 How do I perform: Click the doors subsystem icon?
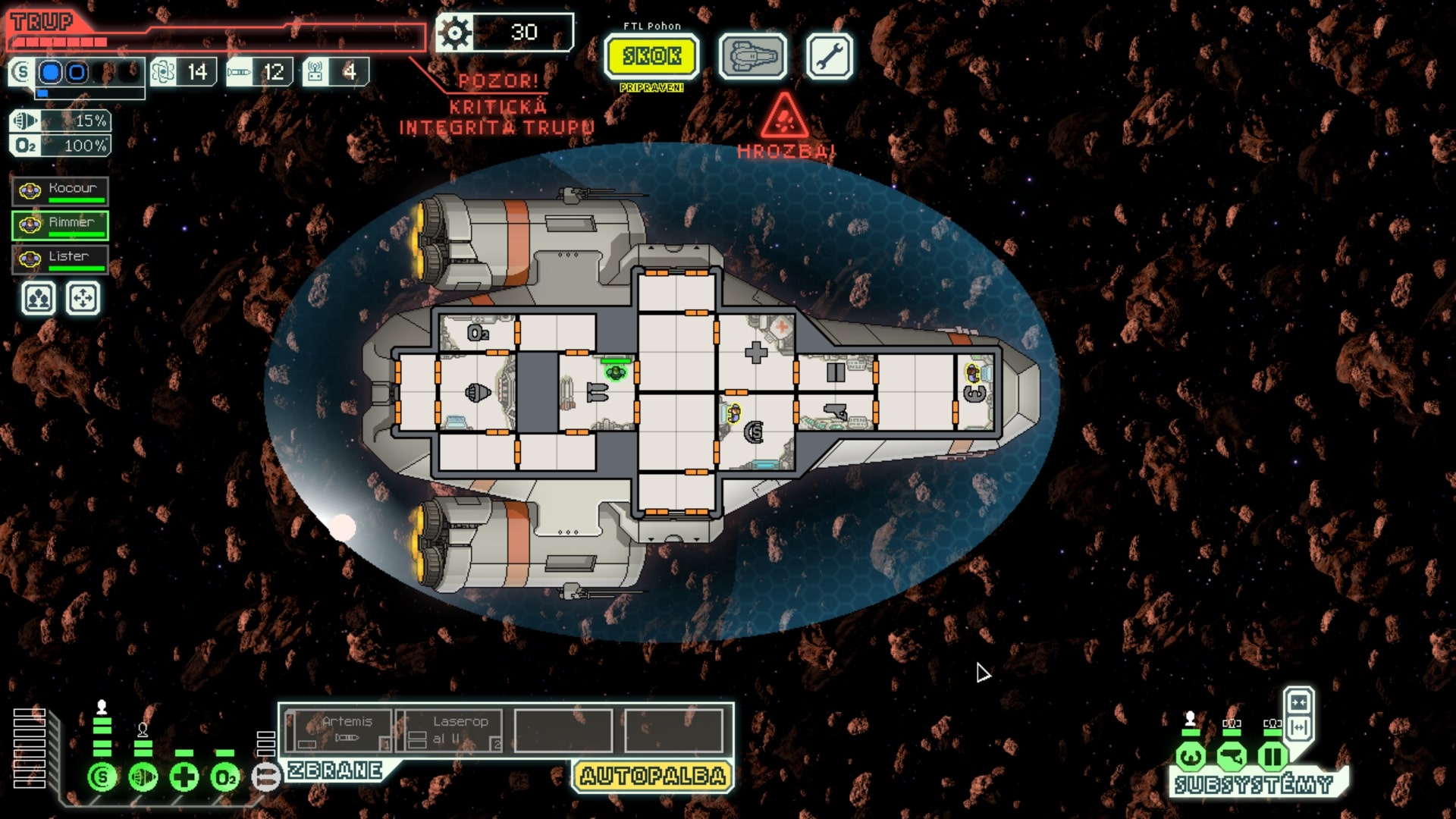[x=1272, y=755]
